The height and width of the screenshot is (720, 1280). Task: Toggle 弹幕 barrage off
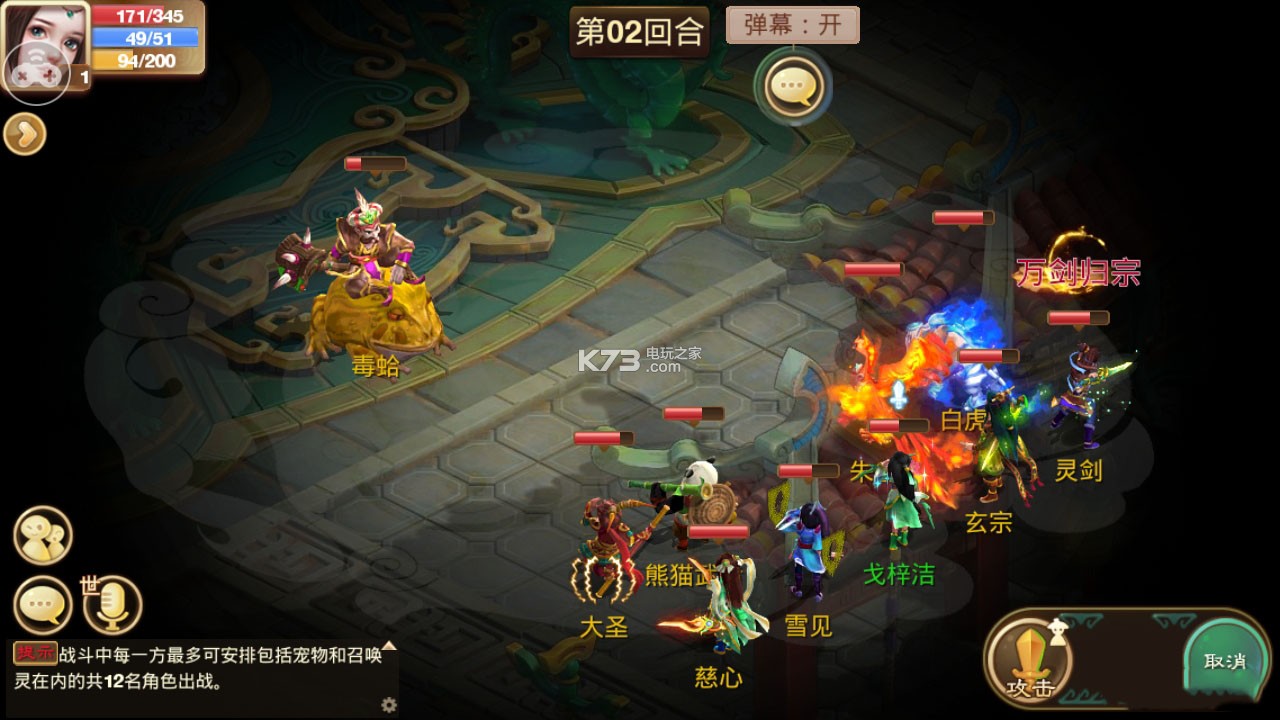coord(793,24)
